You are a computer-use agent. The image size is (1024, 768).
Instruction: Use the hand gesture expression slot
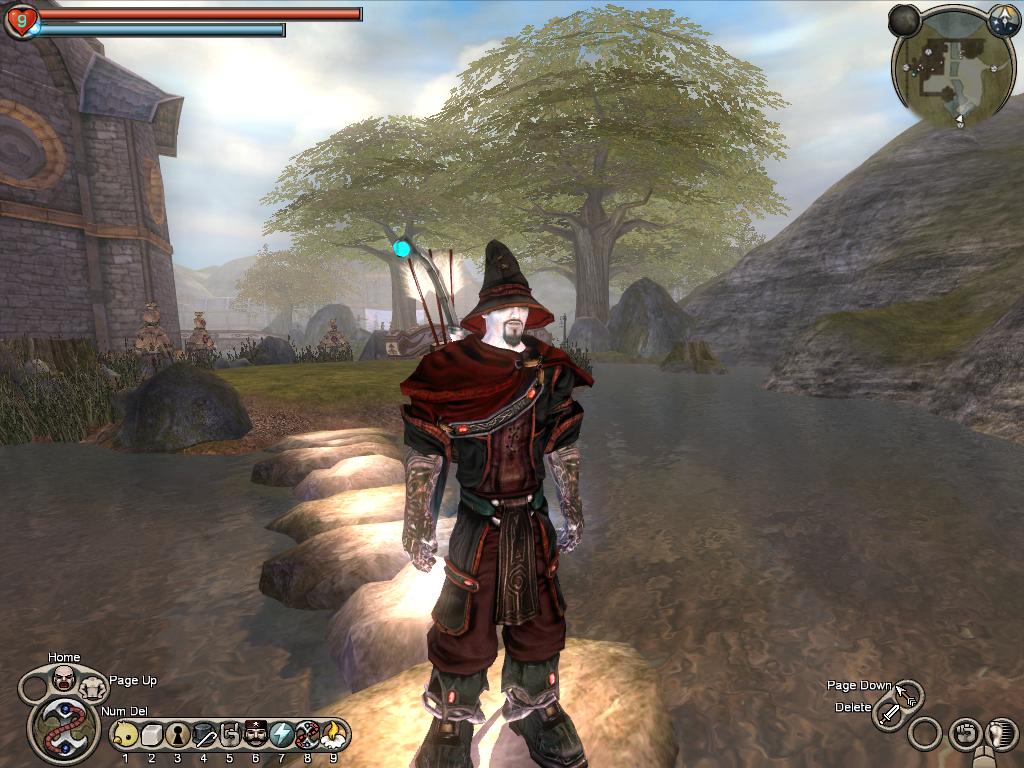click(x=229, y=736)
